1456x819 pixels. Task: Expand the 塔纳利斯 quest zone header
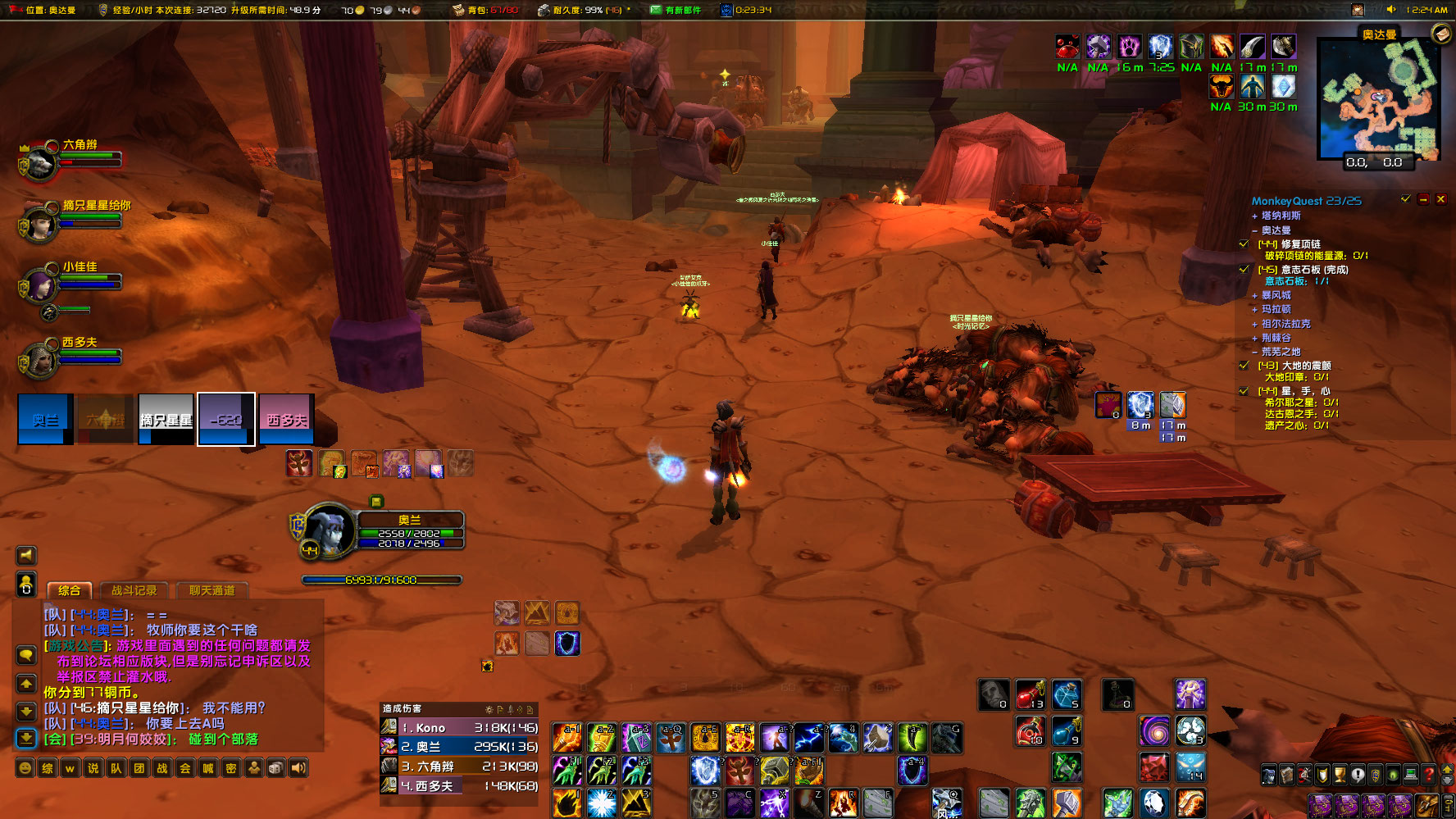[1281, 216]
